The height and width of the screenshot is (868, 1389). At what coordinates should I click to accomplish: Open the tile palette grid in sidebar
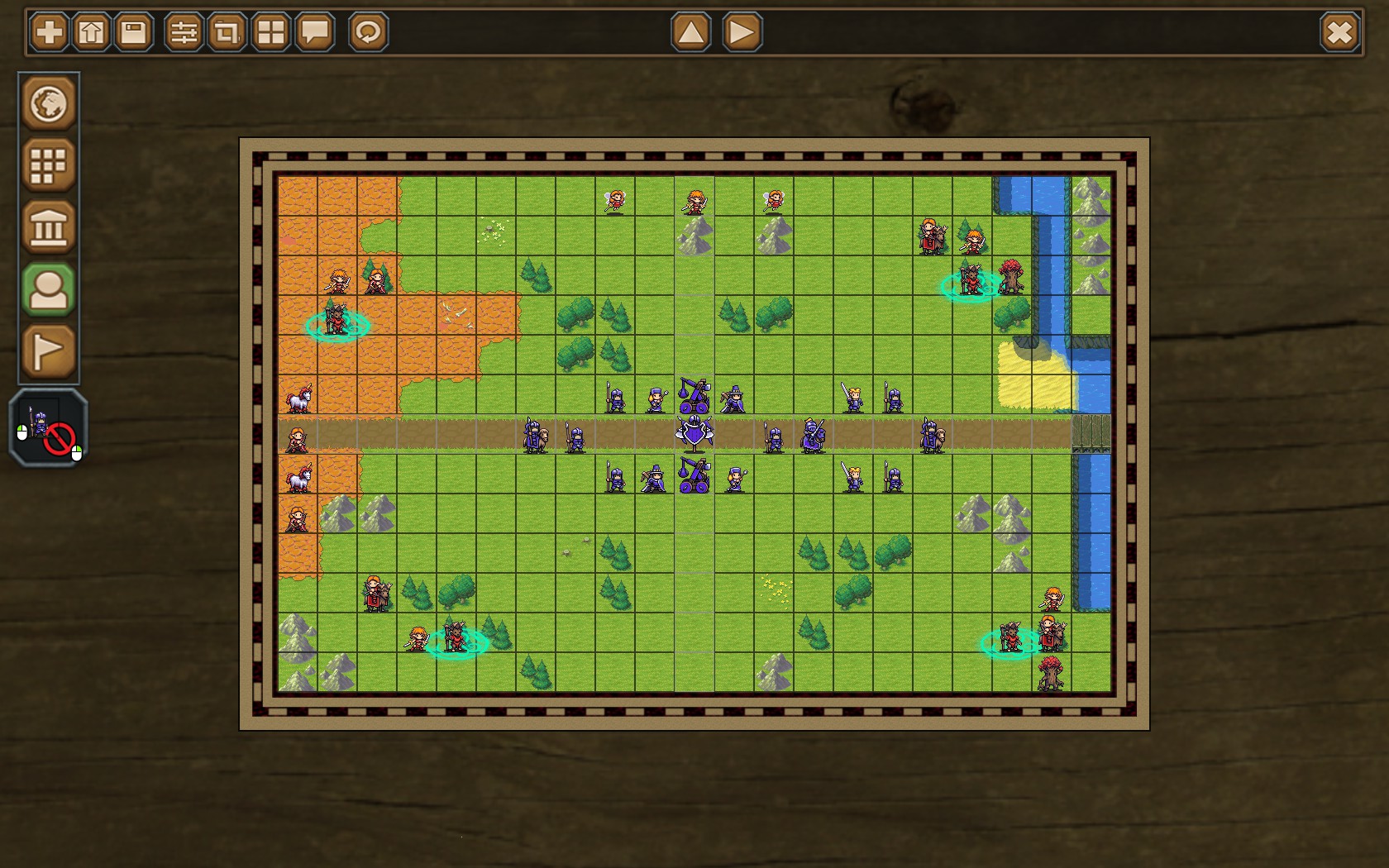[x=47, y=165]
